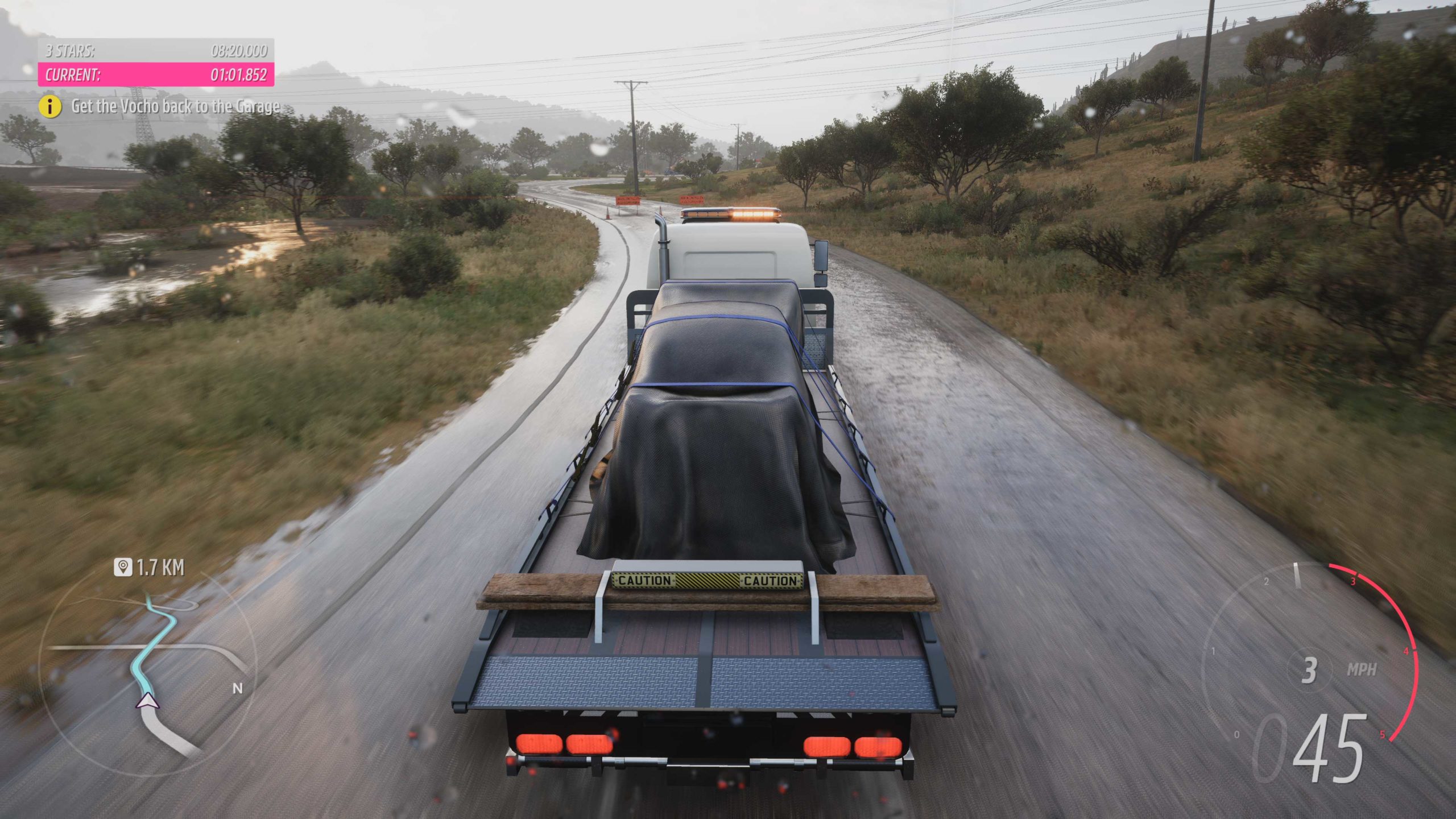Click the 1.7 KM destination distance marker
This screenshot has width=1456, height=819.
[x=150, y=568]
